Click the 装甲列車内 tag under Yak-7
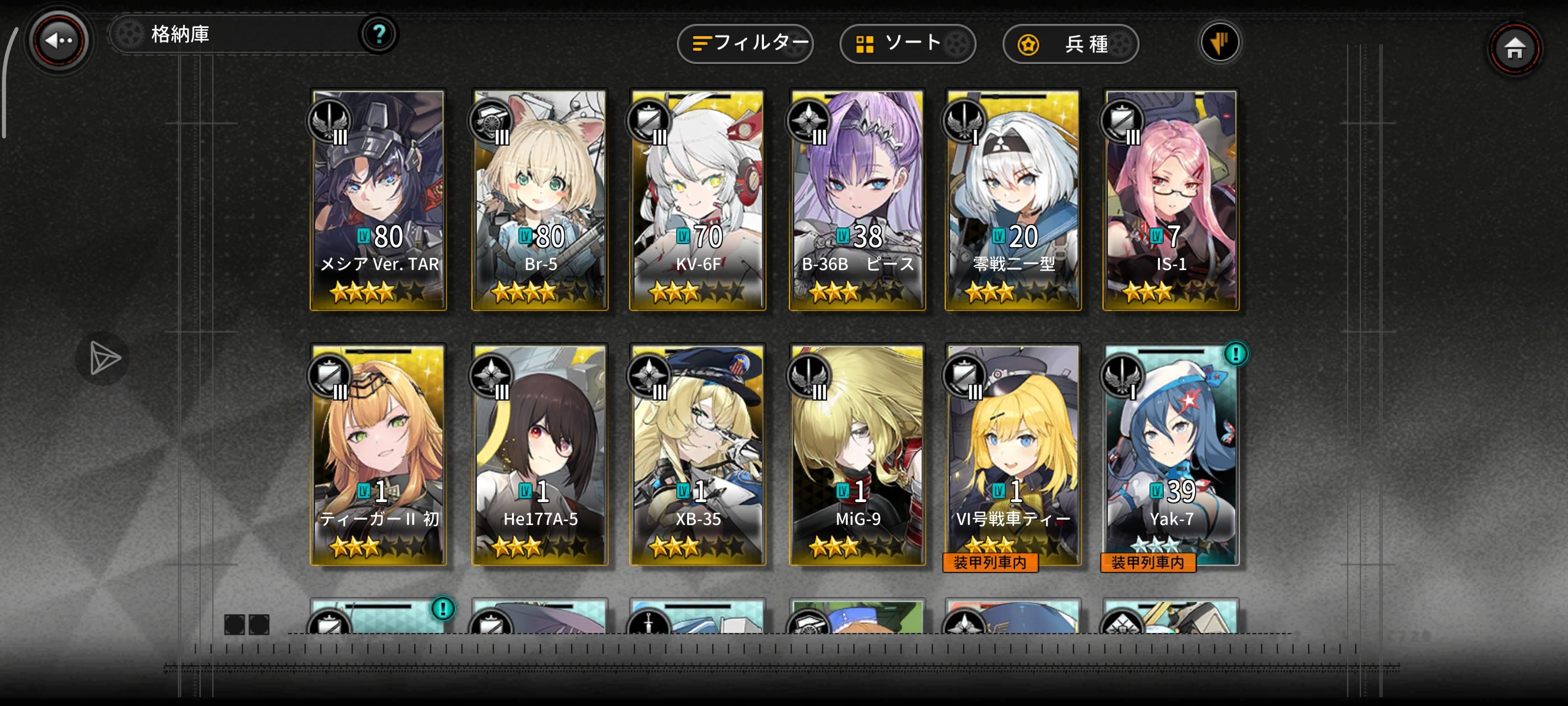Screen dimensions: 1568x706 coord(1149,563)
